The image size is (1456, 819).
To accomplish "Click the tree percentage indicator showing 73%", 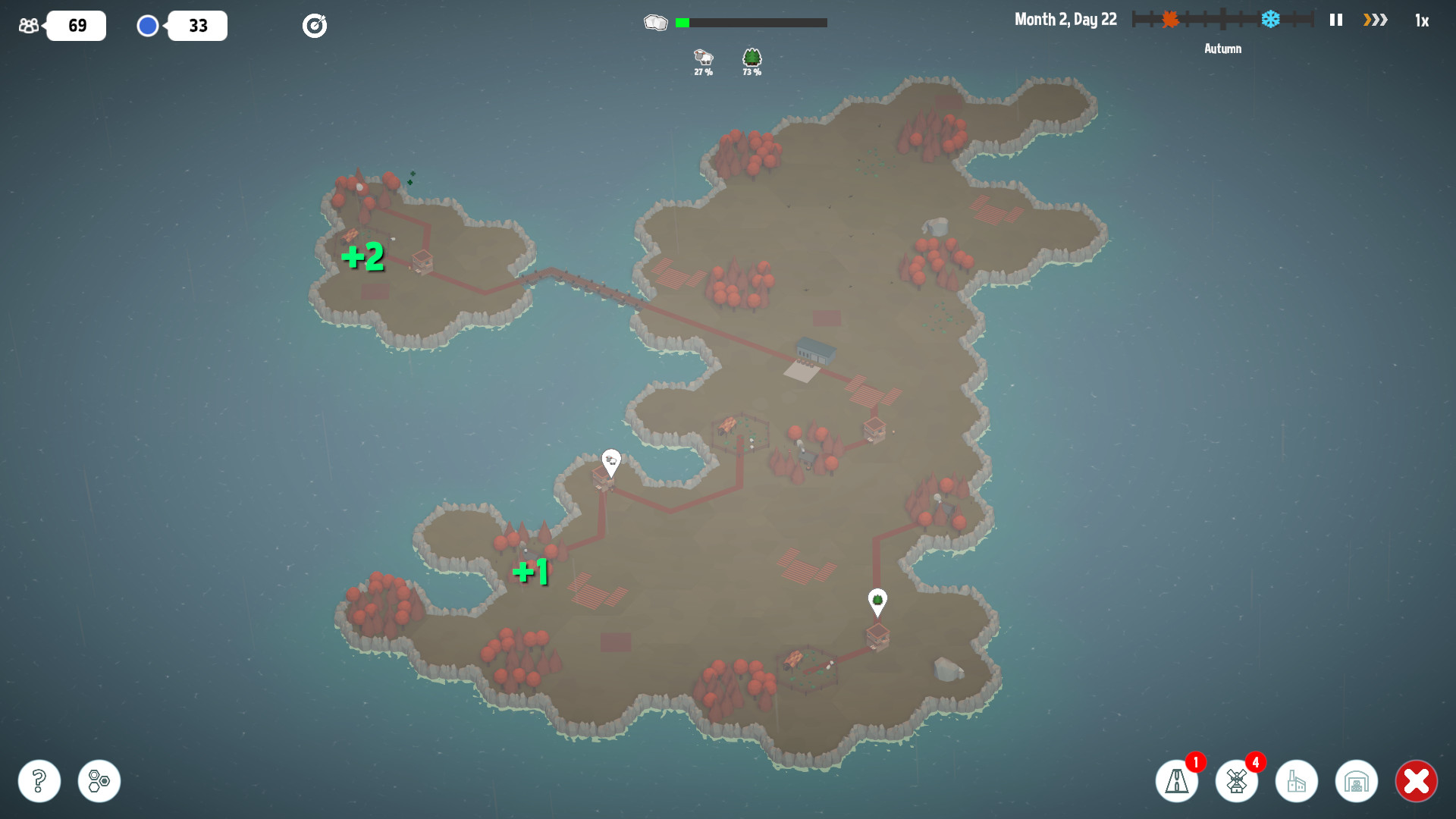I will click(752, 62).
